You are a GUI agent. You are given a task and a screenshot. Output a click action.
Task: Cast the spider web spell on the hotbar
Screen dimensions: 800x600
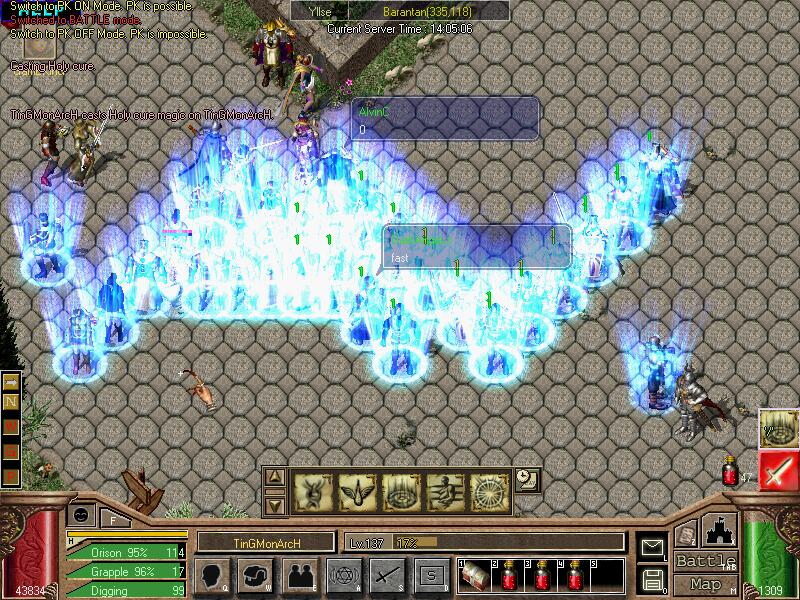pyautogui.click(x=490, y=490)
